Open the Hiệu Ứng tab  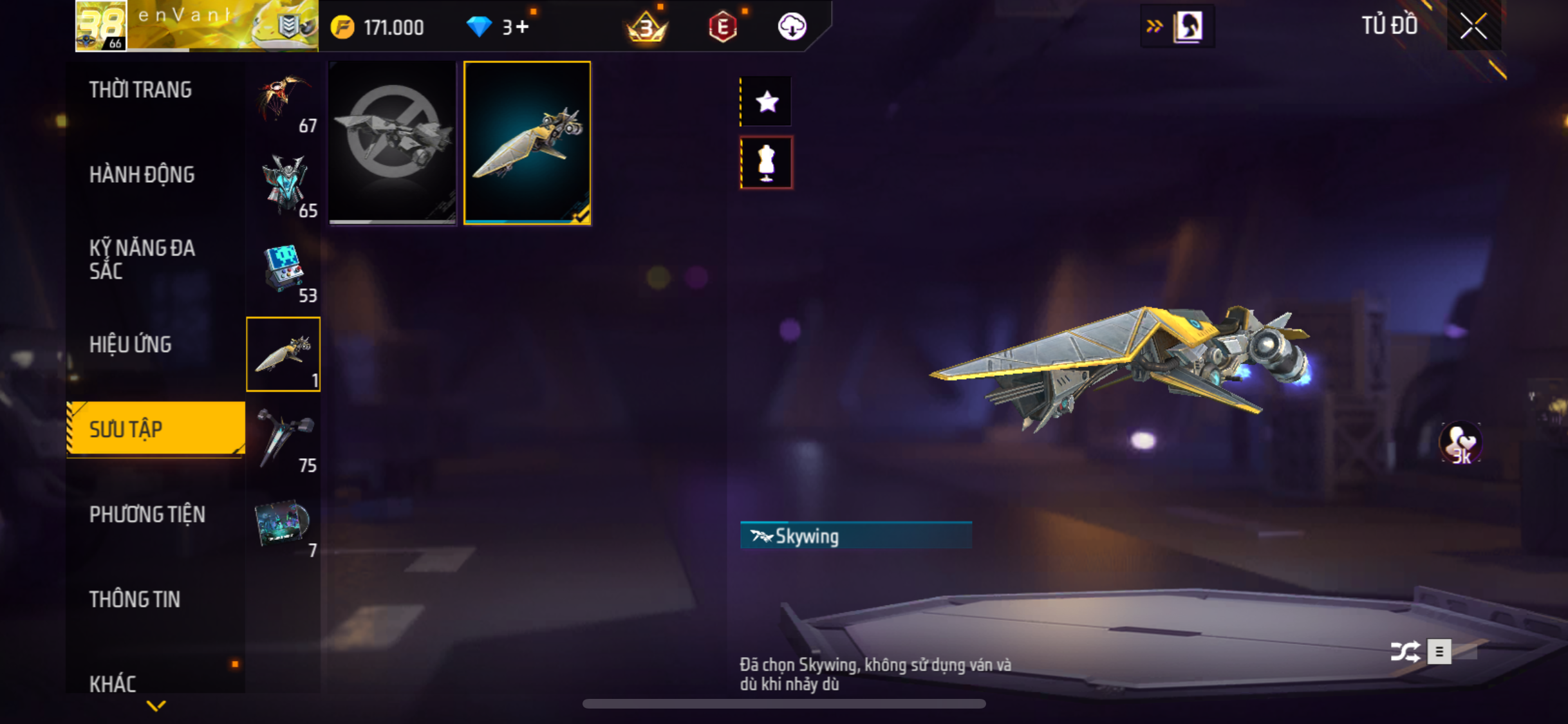pos(131,345)
